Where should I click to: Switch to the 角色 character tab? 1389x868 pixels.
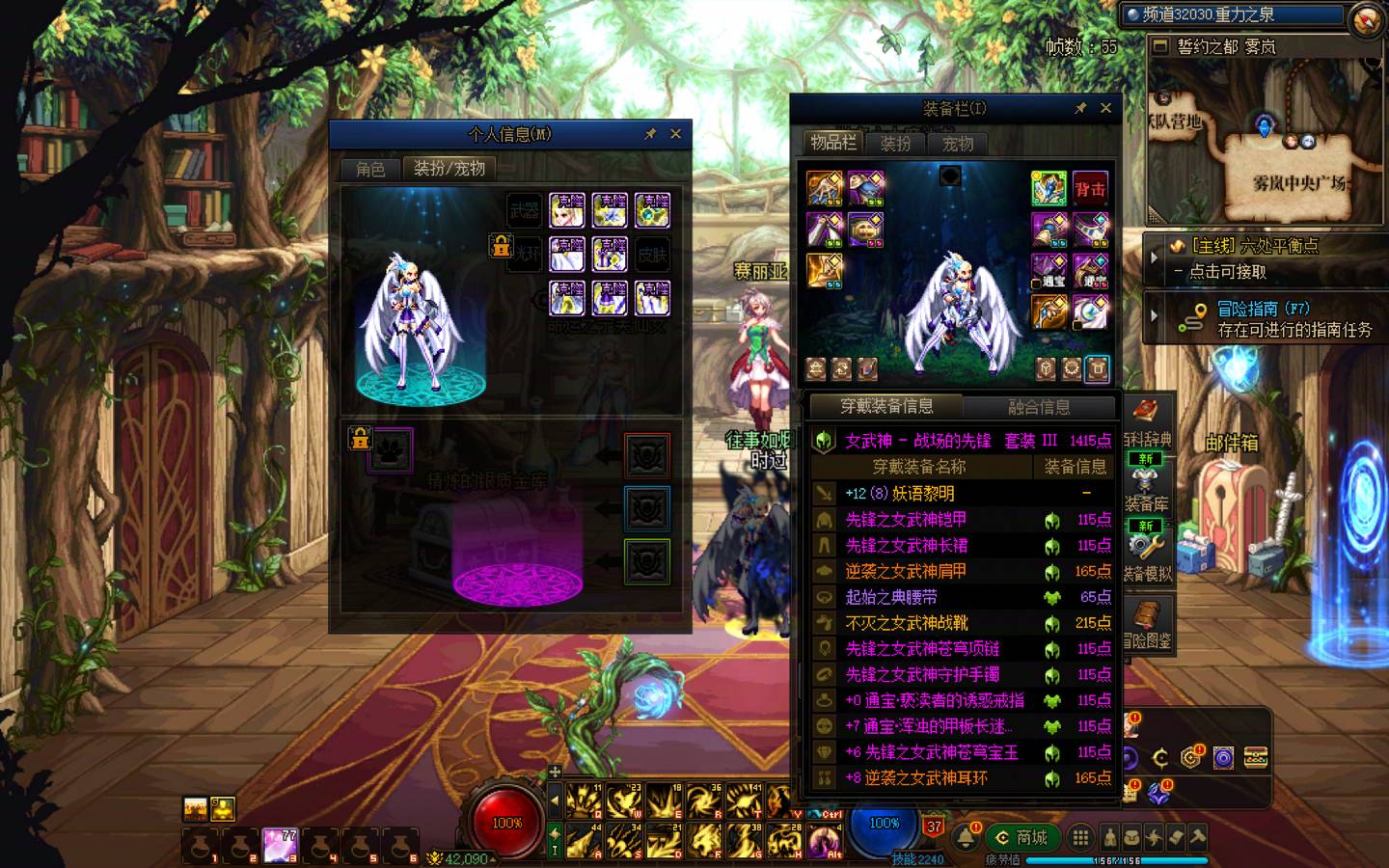click(x=370, y=169)
